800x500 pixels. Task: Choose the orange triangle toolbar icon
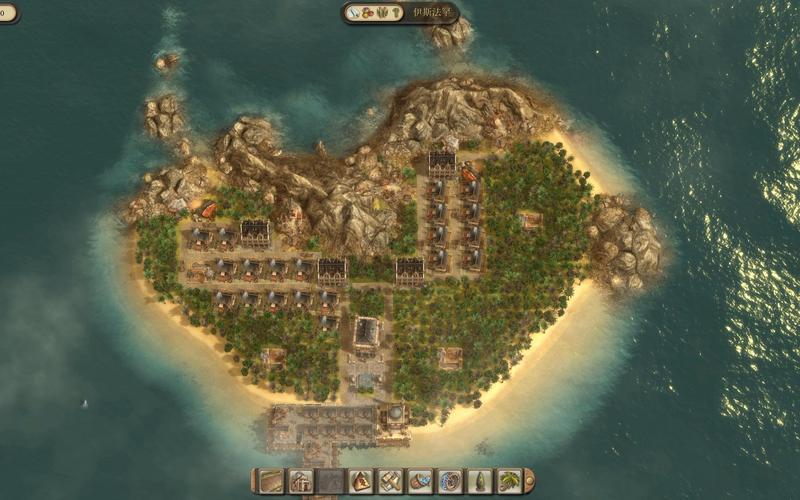click(x=360, y=481)
